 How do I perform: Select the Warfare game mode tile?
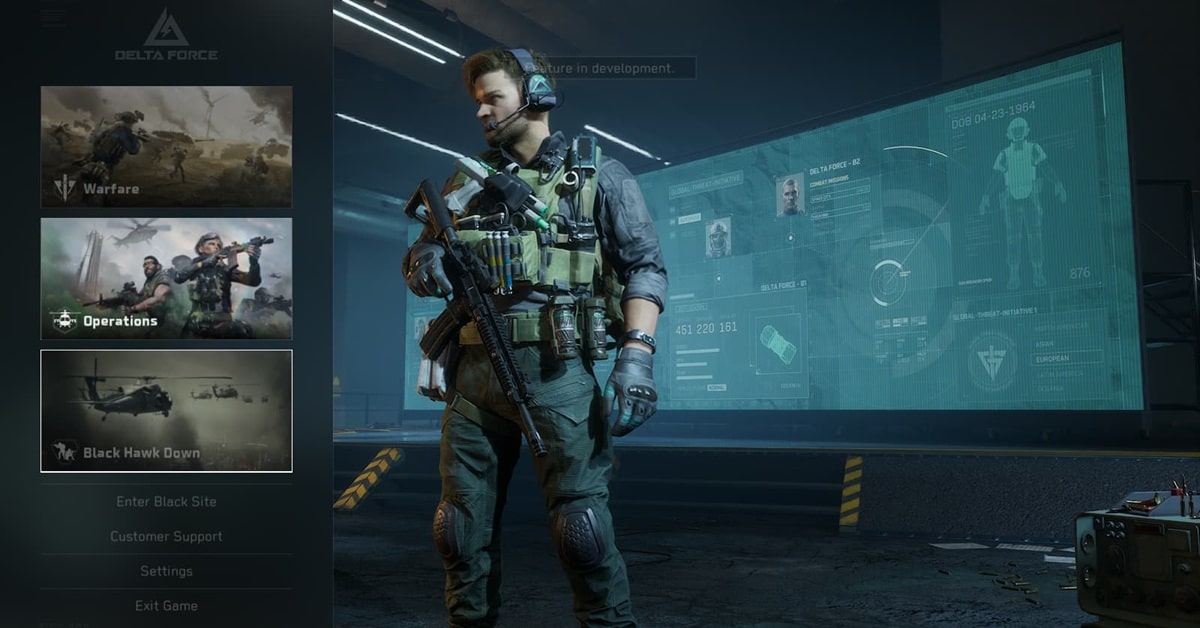coord(166,146)
